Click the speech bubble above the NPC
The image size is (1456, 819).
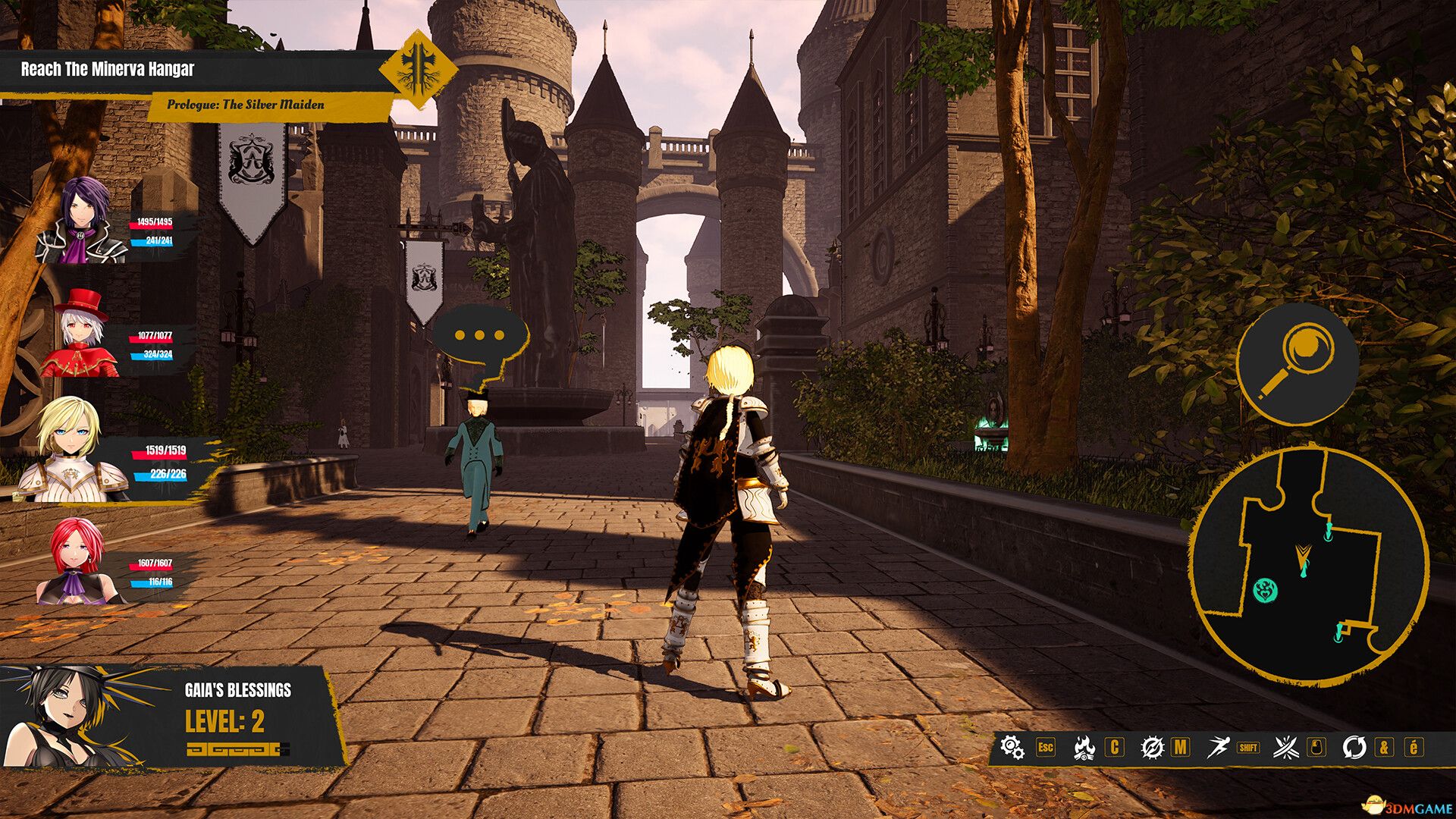coord(478,334)
